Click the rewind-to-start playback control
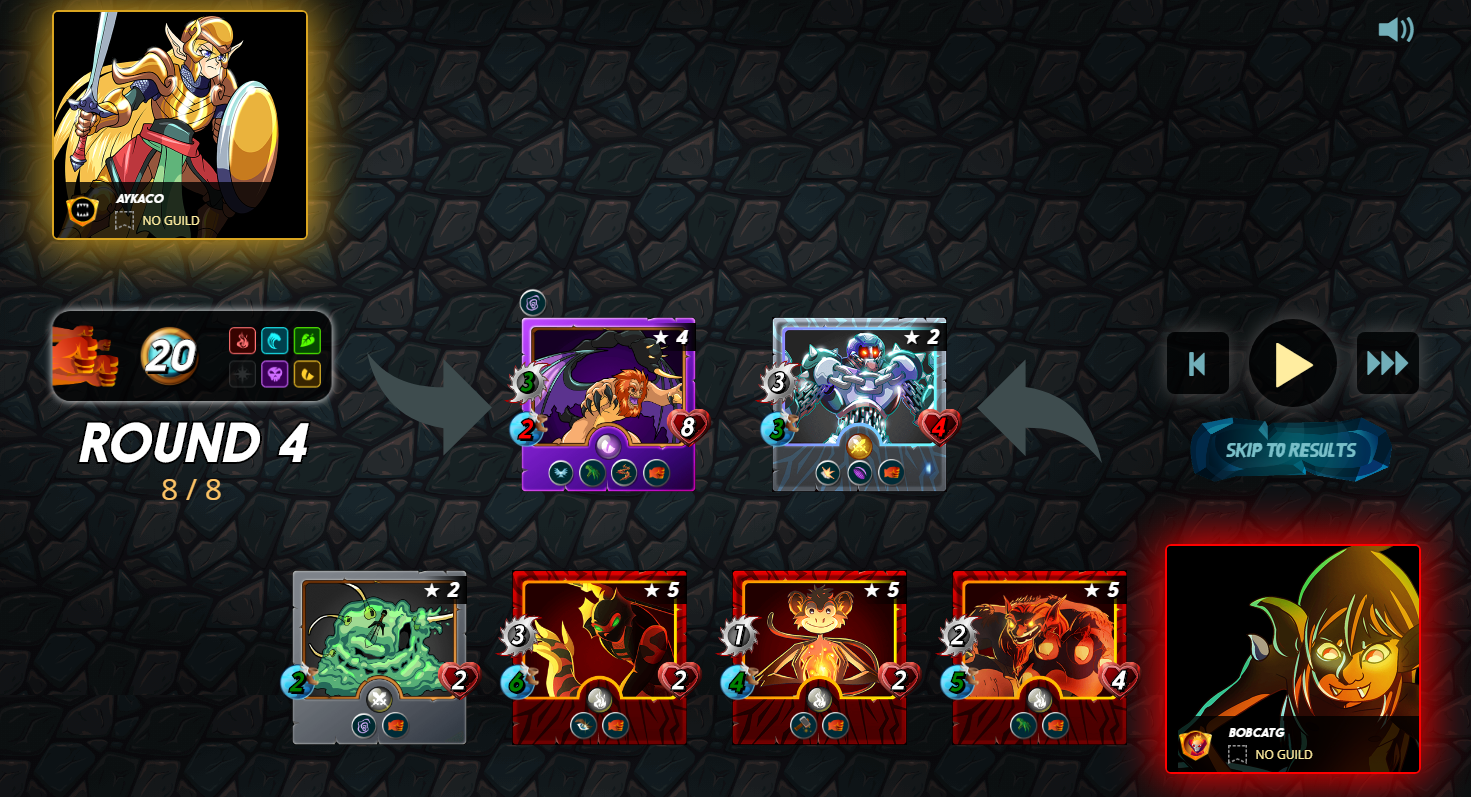Screen dimensions: 1471x797 pyautogui.click(x=1197, y=363)
